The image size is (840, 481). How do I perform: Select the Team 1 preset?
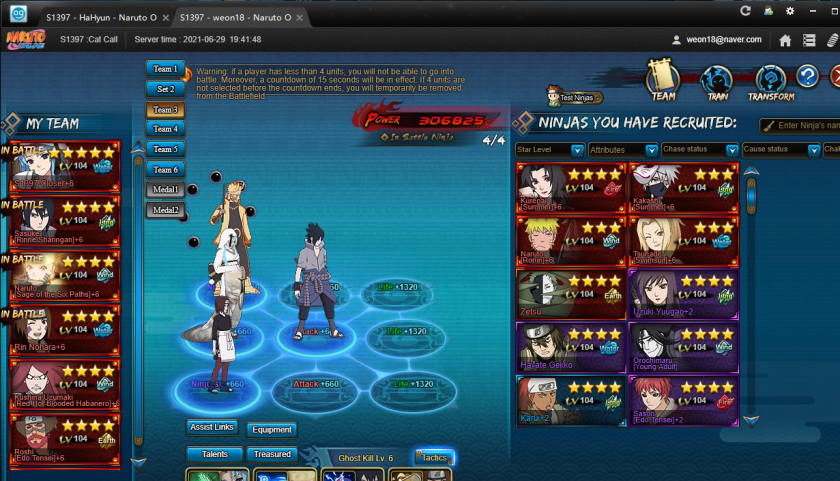point(165,69)
